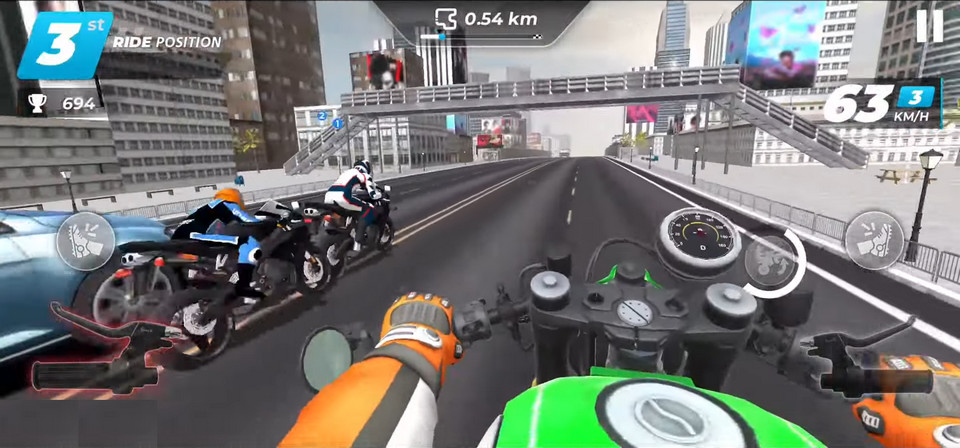Pause the race

click(x=929, y=26)
